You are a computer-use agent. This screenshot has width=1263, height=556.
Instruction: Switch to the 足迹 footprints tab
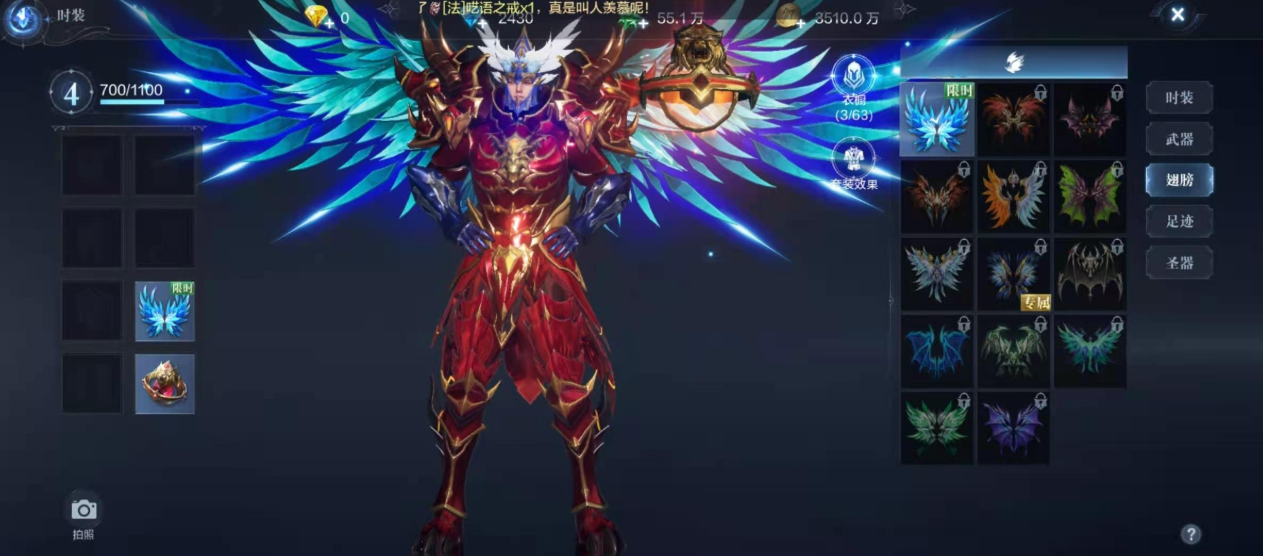coord(1179,221)
